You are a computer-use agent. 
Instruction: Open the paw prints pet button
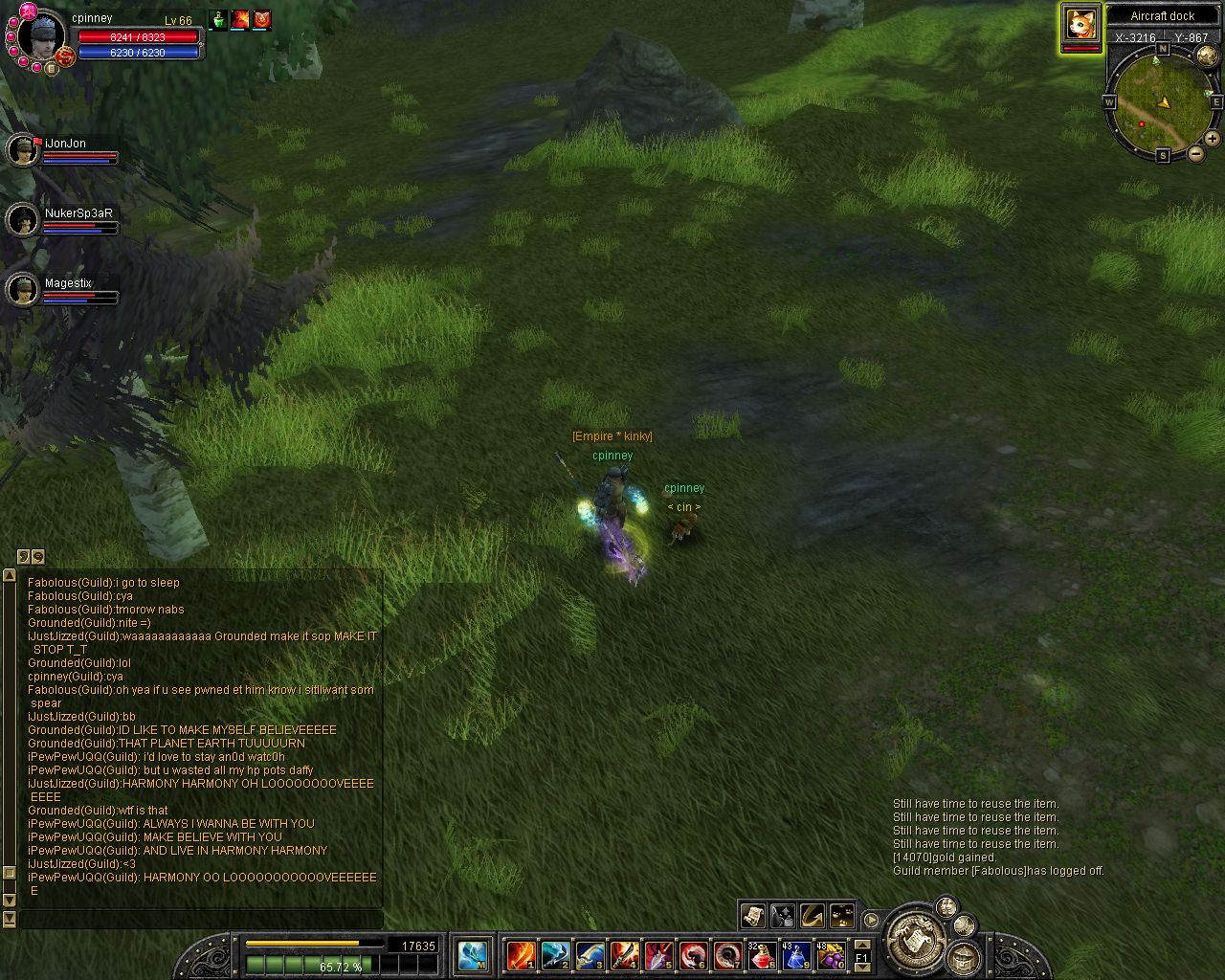pyautogui.click(x=842, y=916)
